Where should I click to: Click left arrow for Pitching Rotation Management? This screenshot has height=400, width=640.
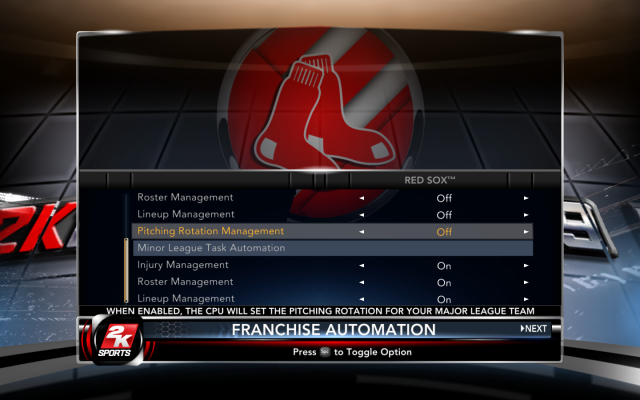tap(362, 231)
